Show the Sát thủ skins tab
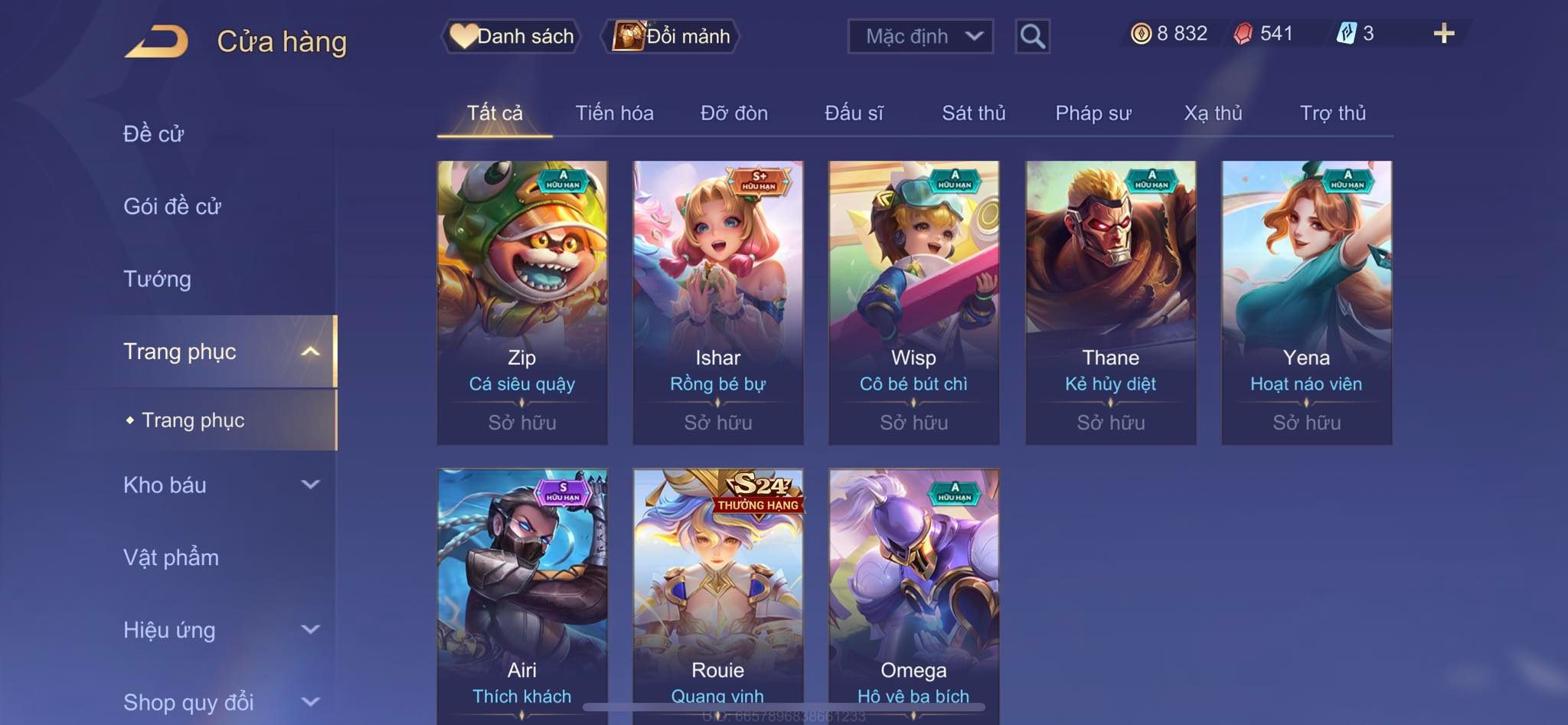Image resolution: width=1568 pixels, height=725 pixels. (x=973, y=113)
